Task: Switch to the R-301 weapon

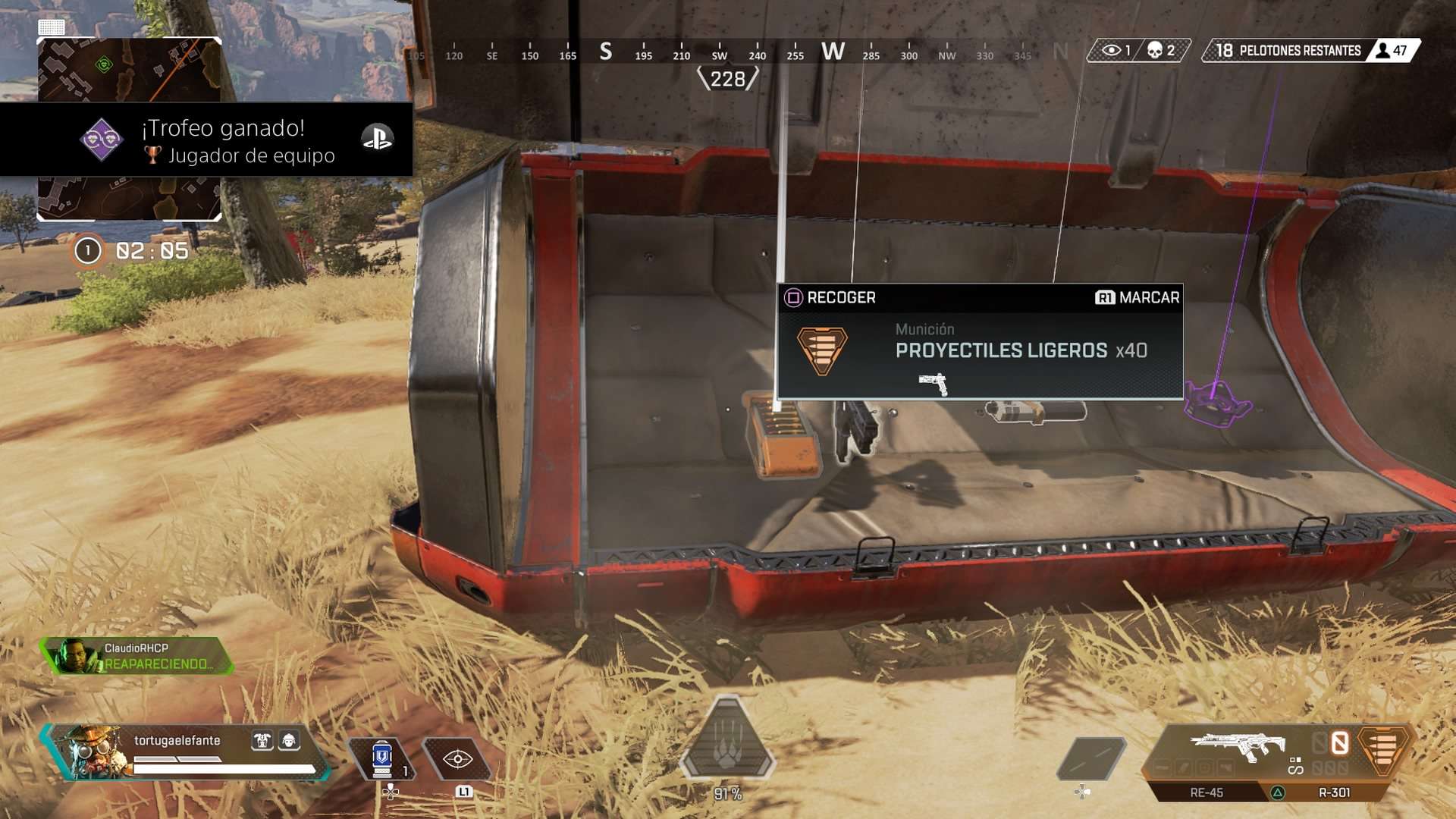Action: pos(1333,792)
